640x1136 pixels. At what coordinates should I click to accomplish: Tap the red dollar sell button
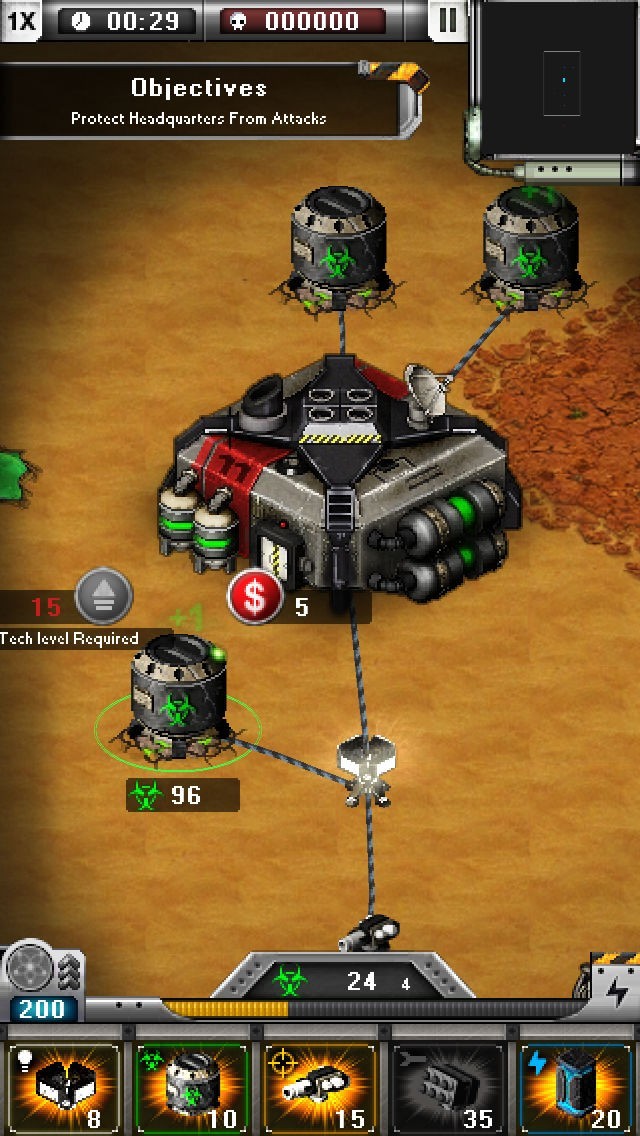pyautogui.click(x=255, y=599)
